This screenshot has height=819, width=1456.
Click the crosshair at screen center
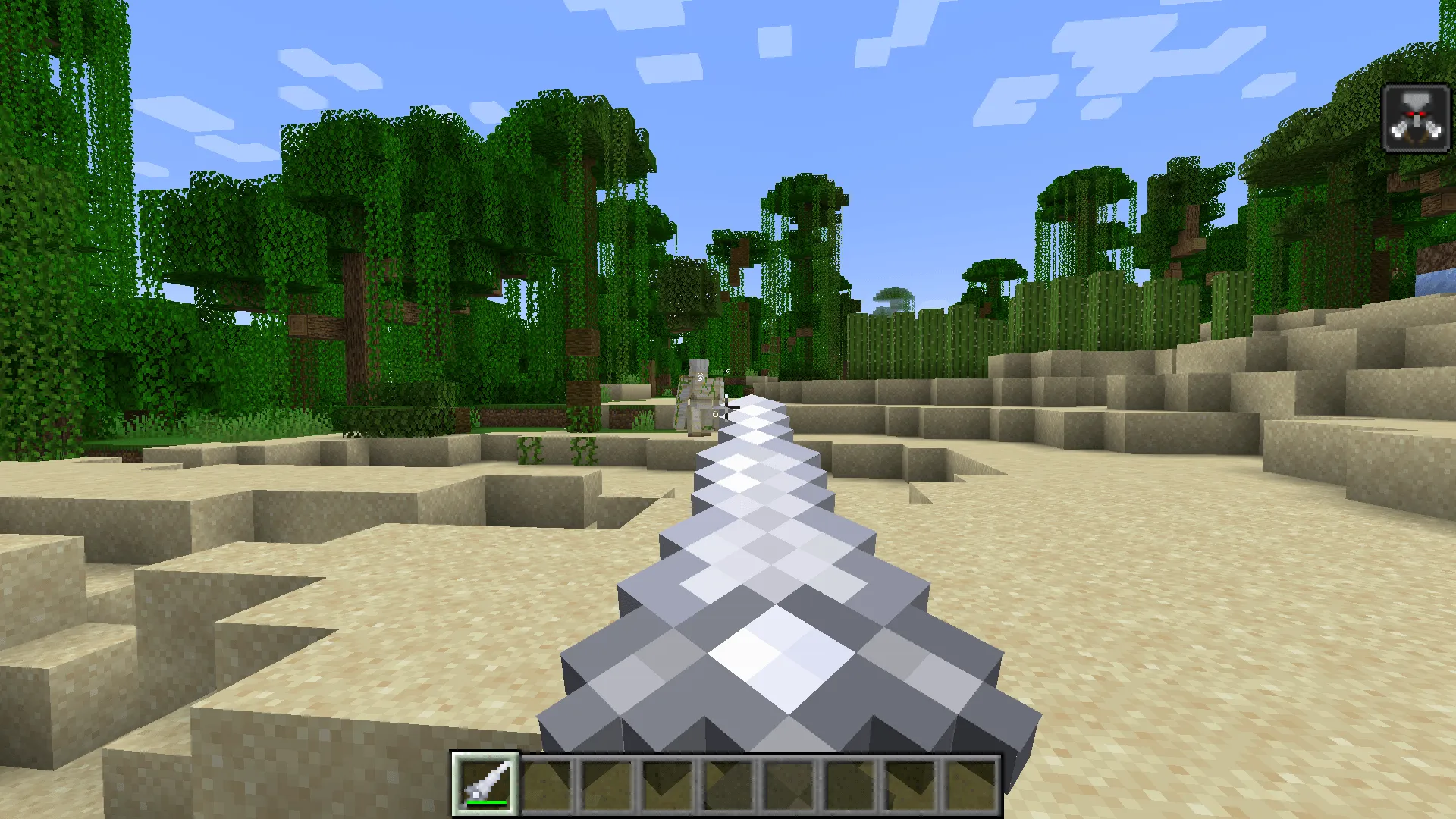tap(728, 409)
